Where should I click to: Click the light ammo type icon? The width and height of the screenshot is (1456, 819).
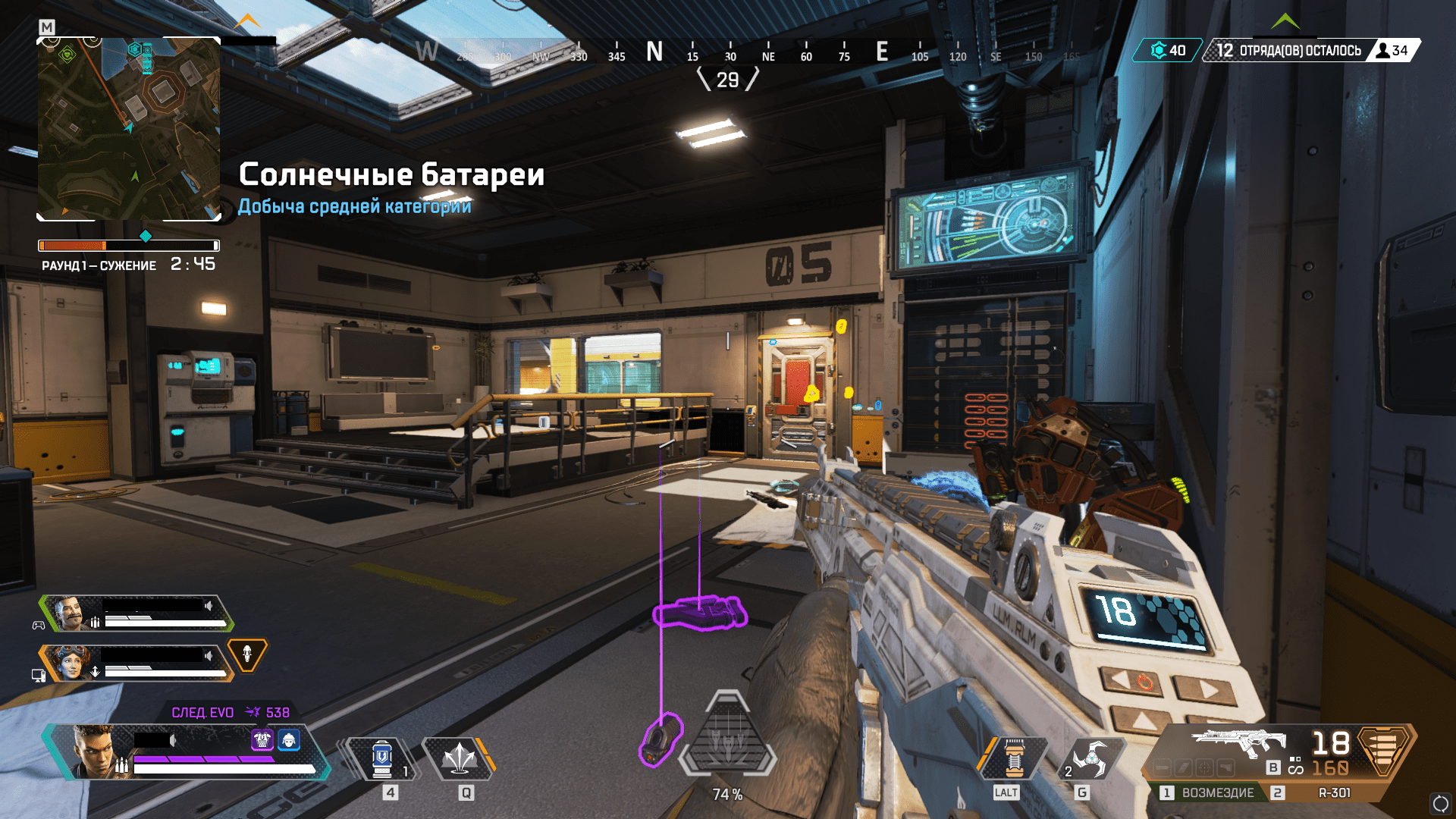tap(1384, 749)
